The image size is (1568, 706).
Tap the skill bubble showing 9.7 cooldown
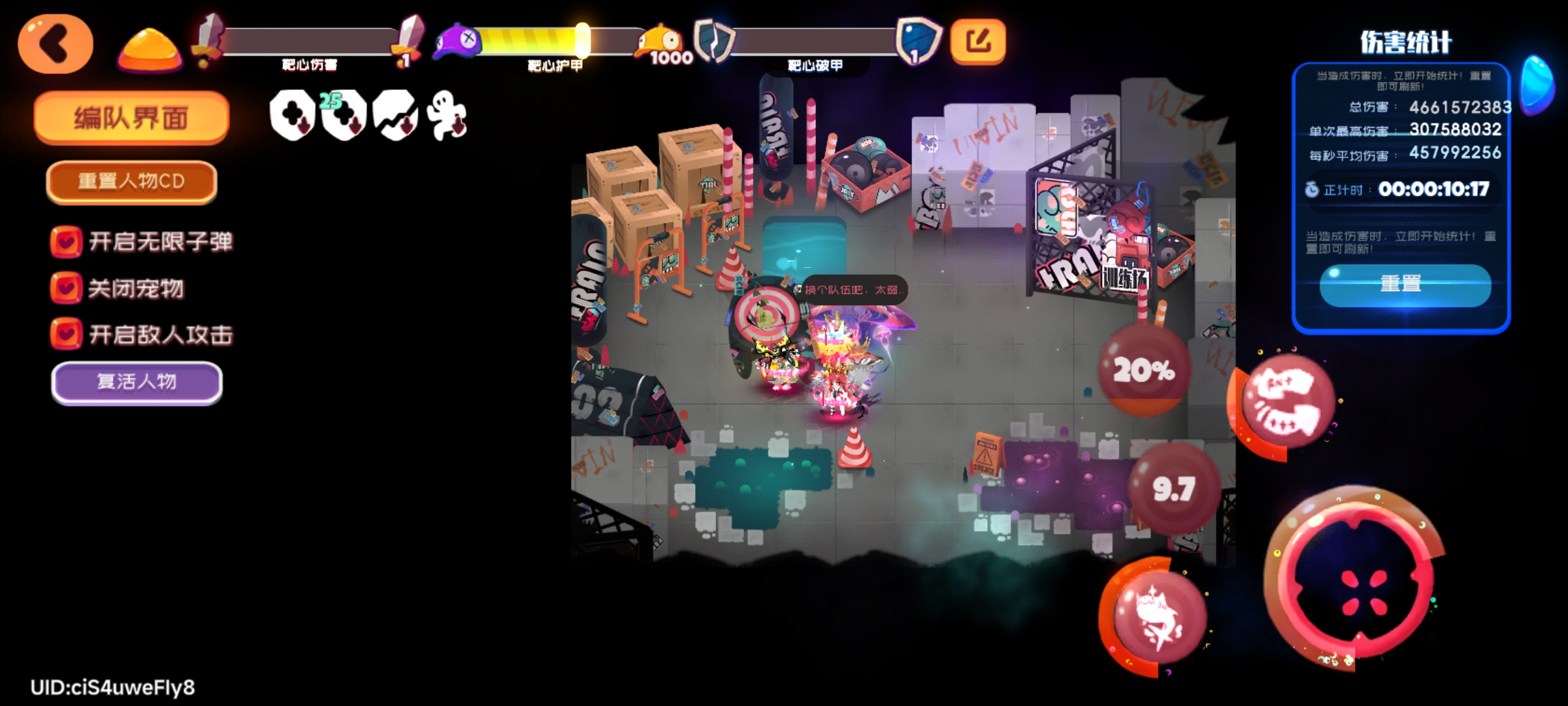tap(1174, 488)
